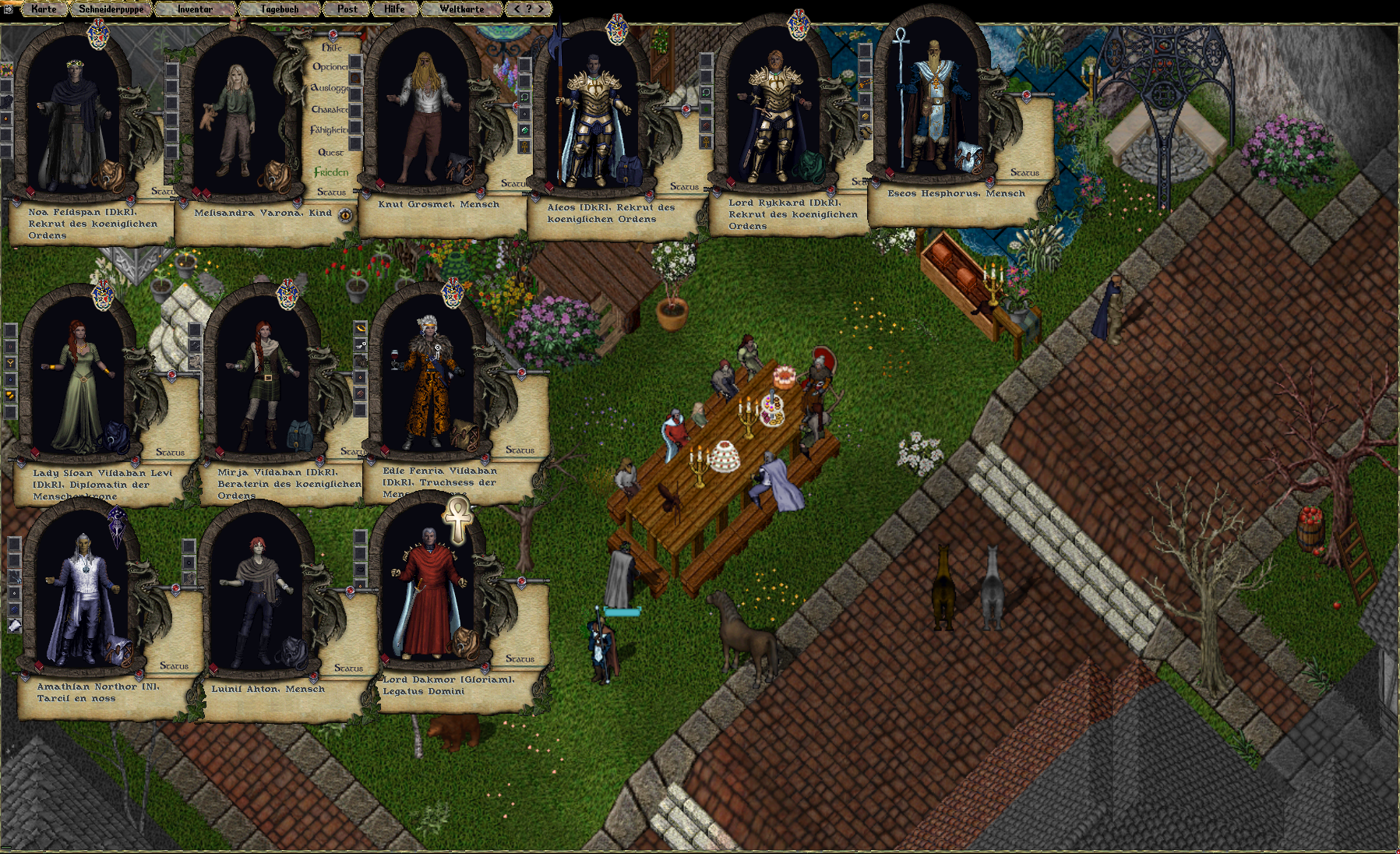Viewport: 1400px width, 854px height.
Task: Open the Karte menu button
Action: 44,9
